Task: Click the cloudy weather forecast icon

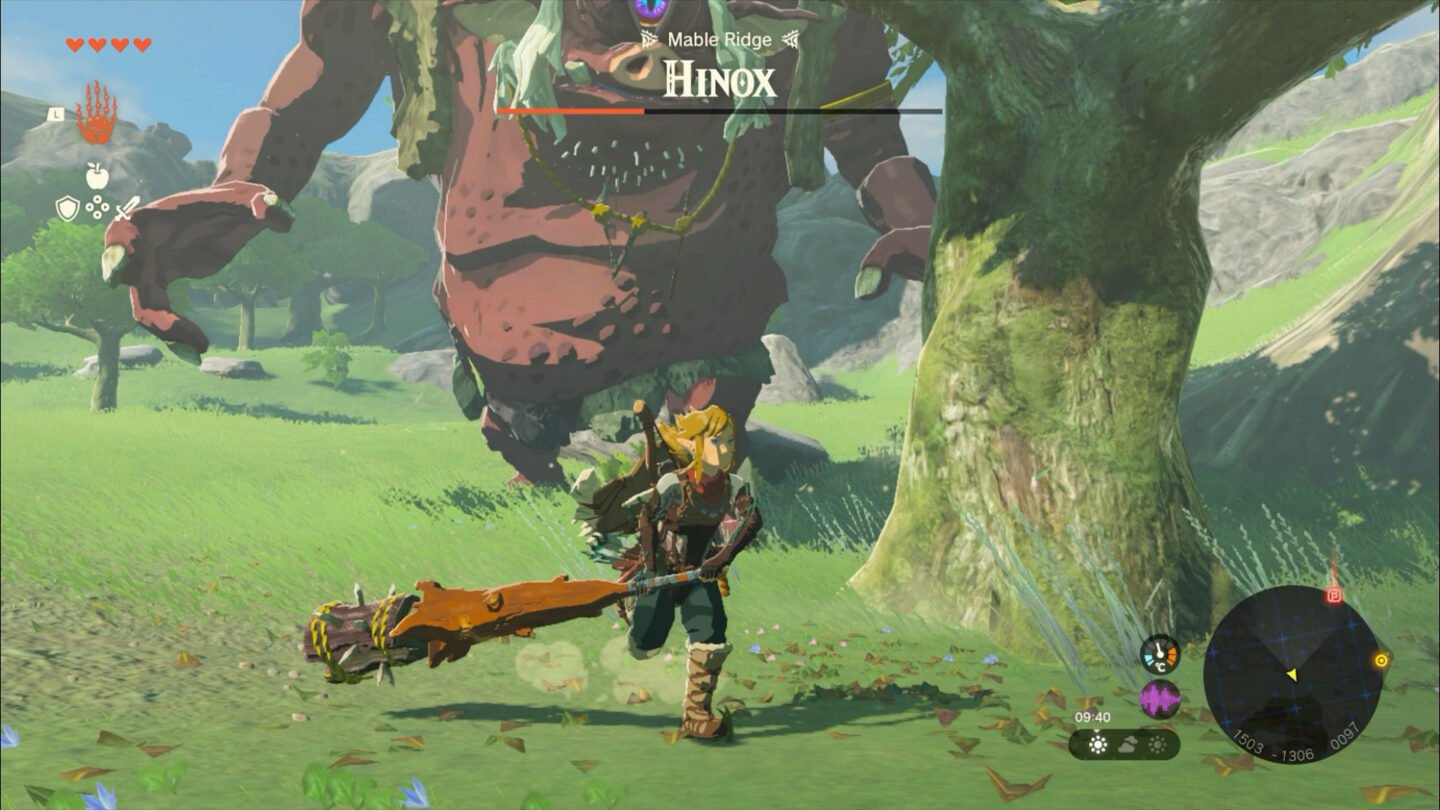Action: 1127,742
